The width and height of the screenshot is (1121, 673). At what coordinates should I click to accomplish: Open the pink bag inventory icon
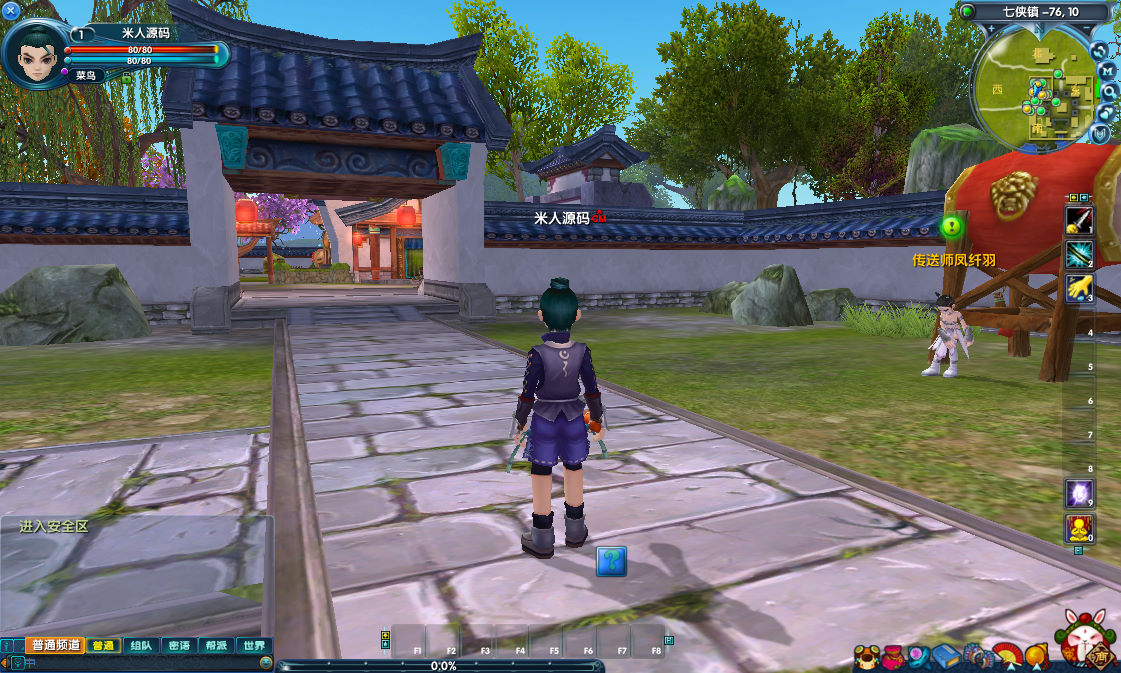(892, 657)
